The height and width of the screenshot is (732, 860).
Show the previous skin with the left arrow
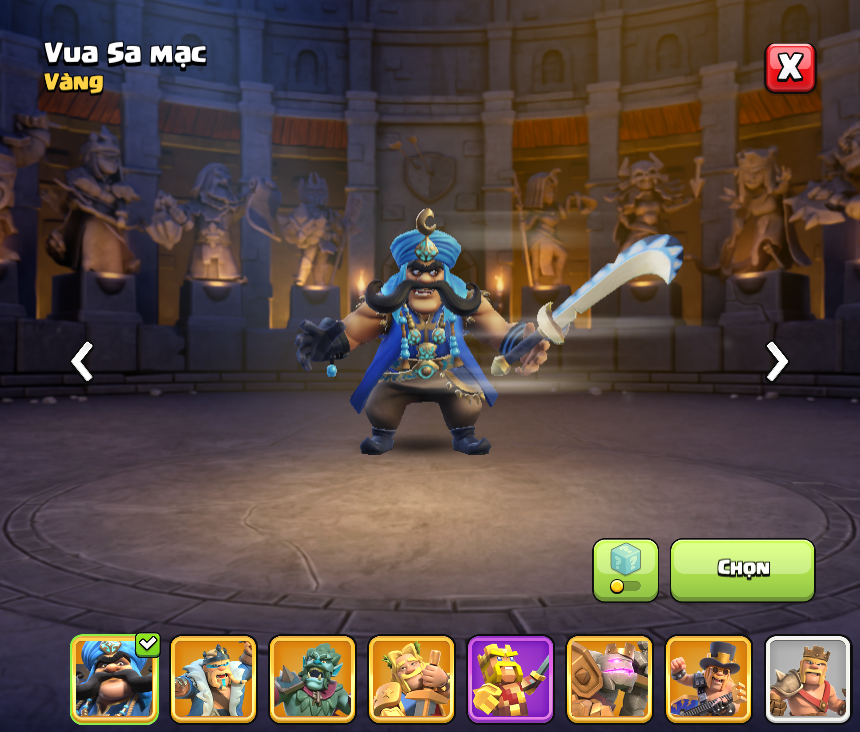tap(82, 361)
